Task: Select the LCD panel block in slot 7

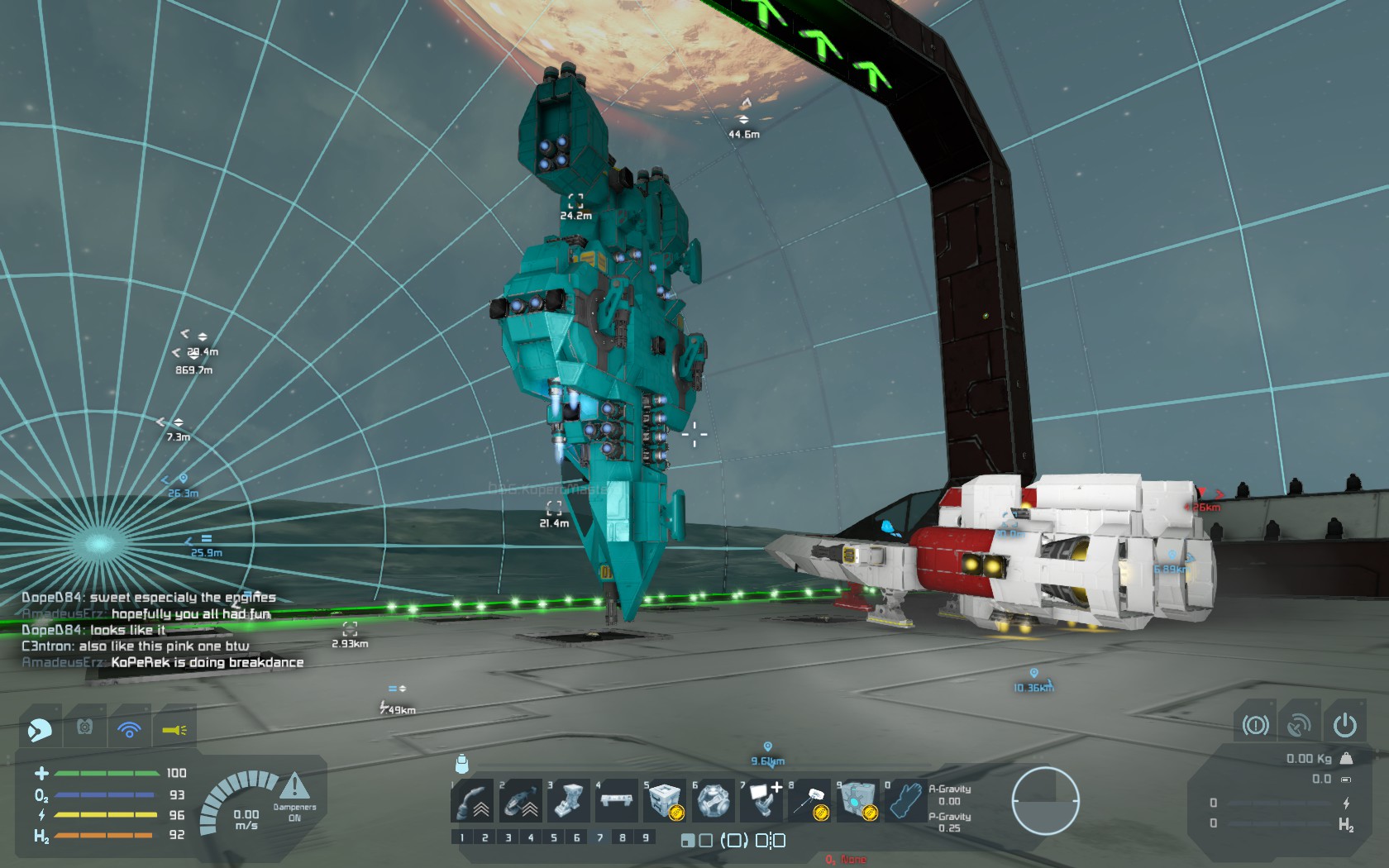Action: point(761,800)
